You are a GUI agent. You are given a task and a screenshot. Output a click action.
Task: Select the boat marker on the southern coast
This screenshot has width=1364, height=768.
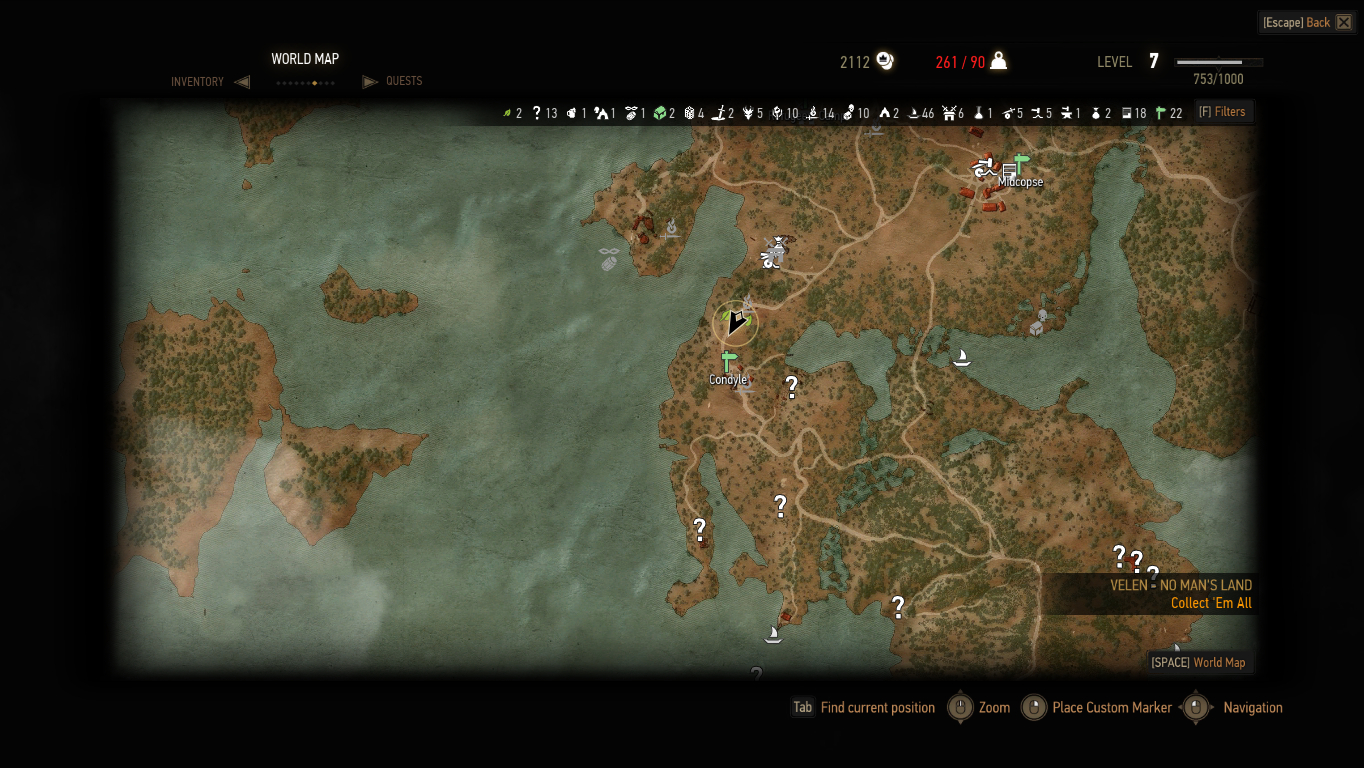pos(772,634)
